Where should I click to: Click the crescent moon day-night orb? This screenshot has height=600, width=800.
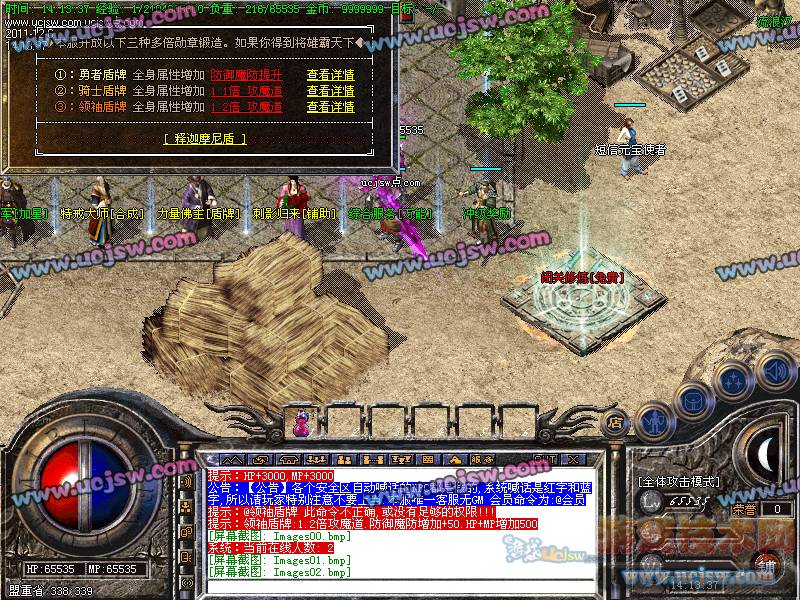coord(765,453)
